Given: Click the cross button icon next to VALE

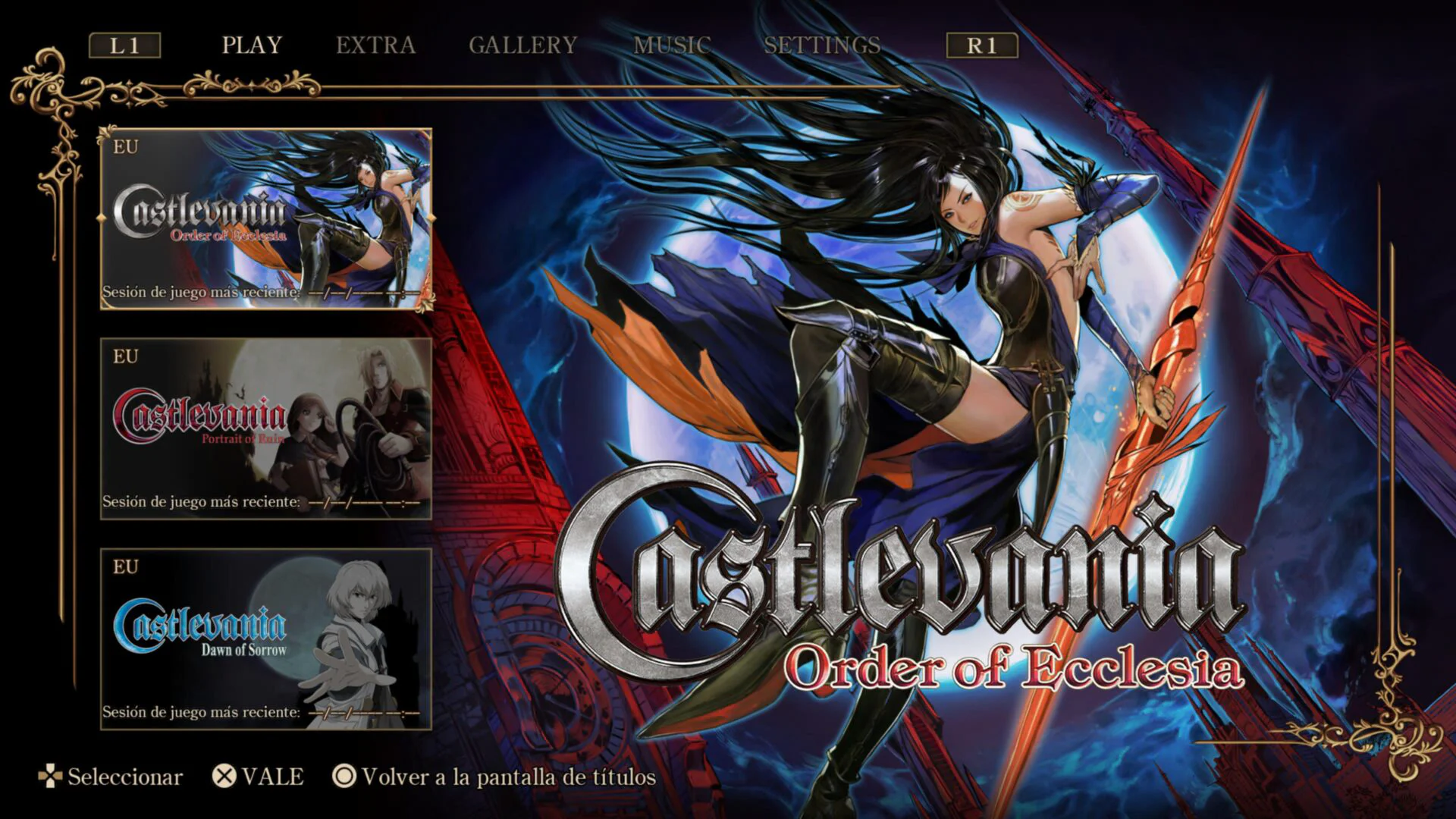Looking at the screenshot, I should pyautogui.click(x=224, y=777).
